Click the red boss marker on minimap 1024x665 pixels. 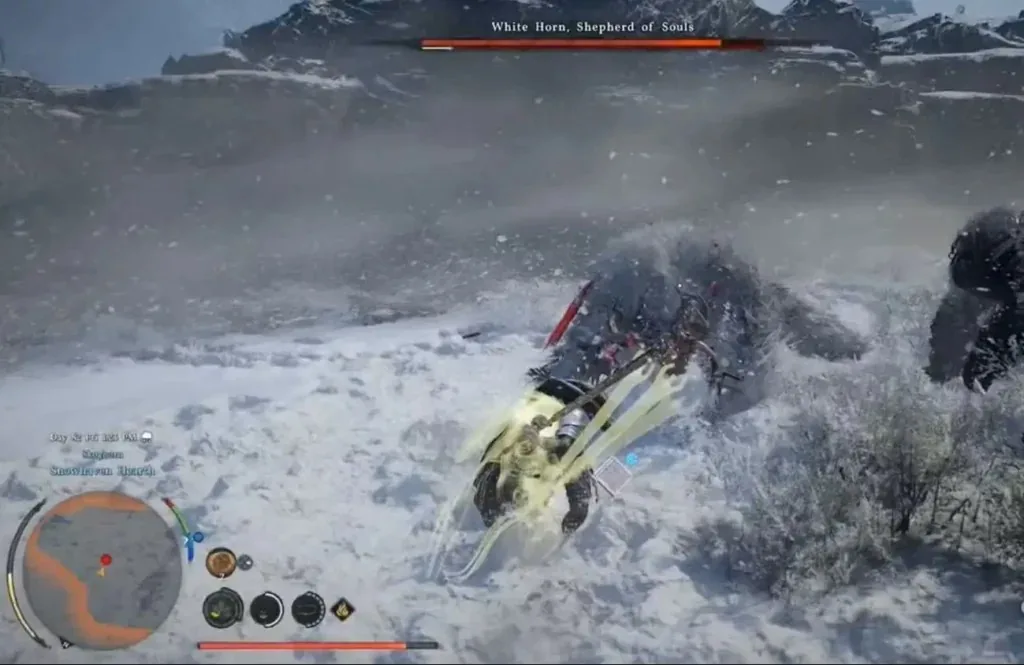[x=106, y=560]
